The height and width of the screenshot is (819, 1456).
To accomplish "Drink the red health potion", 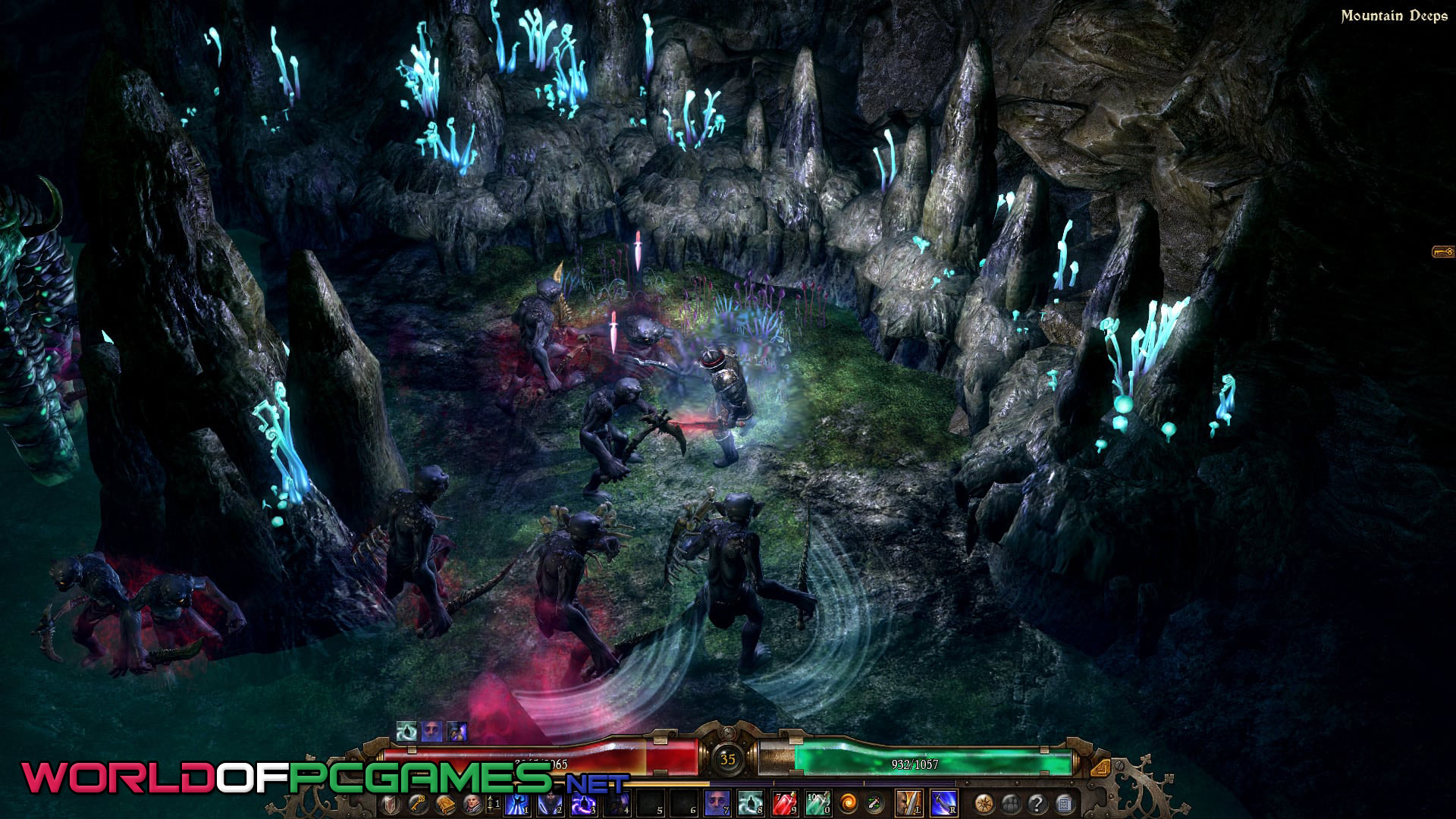I will [x=783, y=803].
